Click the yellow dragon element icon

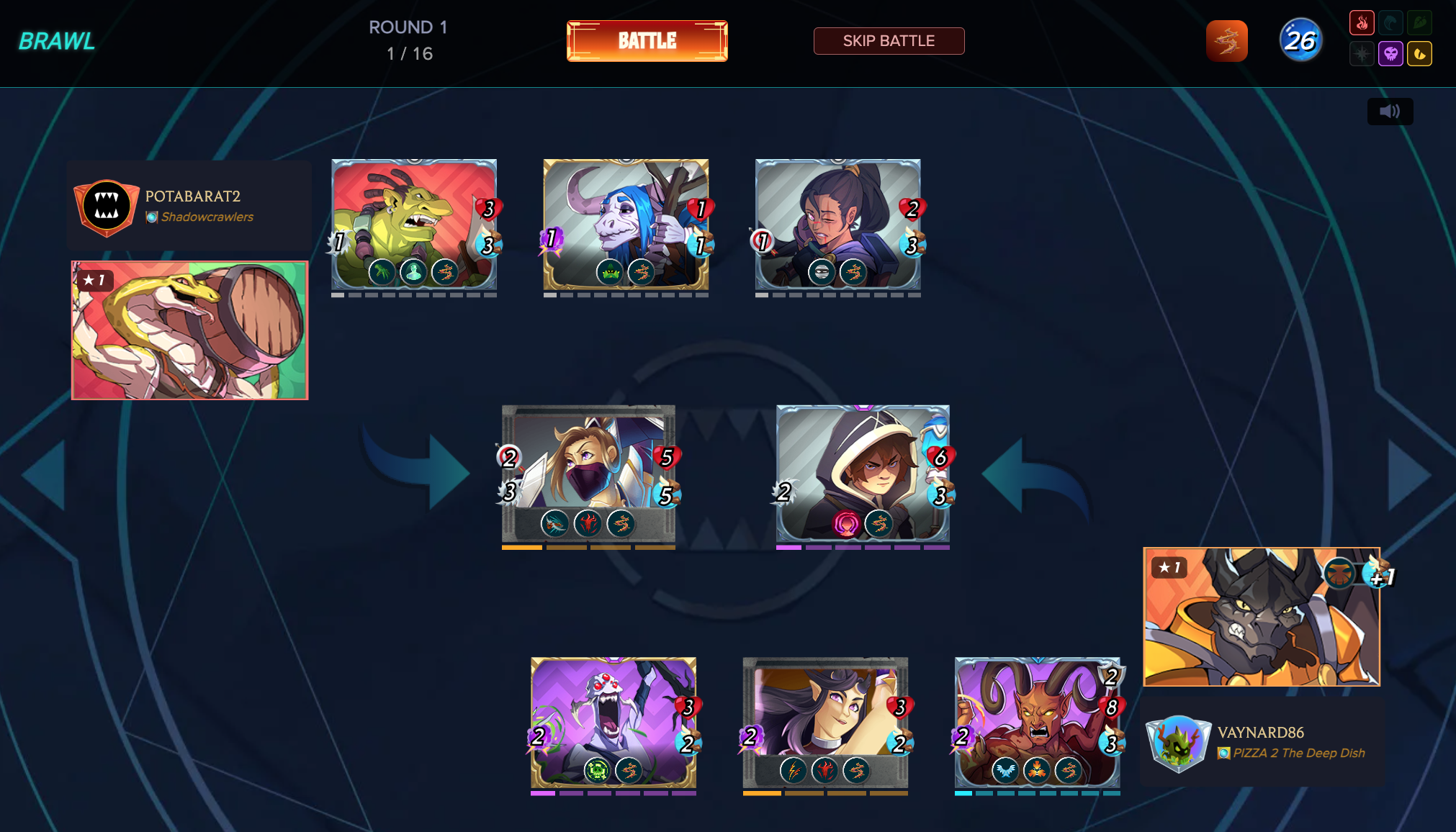point(1419,54)
